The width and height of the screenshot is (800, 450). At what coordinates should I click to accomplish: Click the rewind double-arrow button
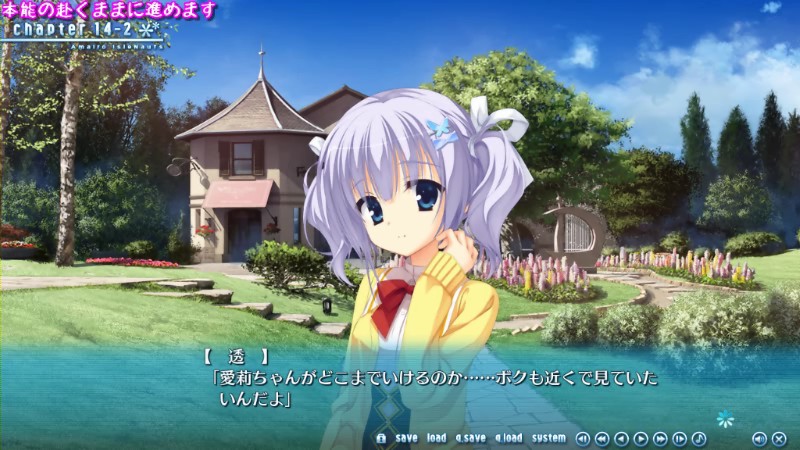tap(602, 438)
